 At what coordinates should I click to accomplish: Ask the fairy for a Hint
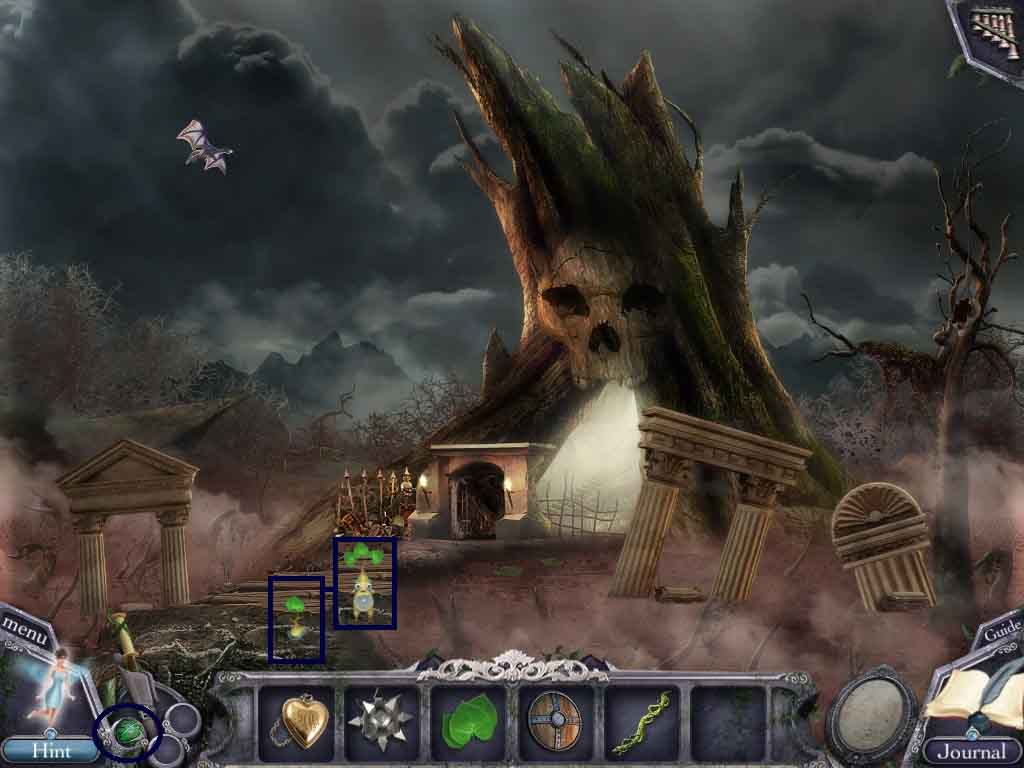pos(48,750)
